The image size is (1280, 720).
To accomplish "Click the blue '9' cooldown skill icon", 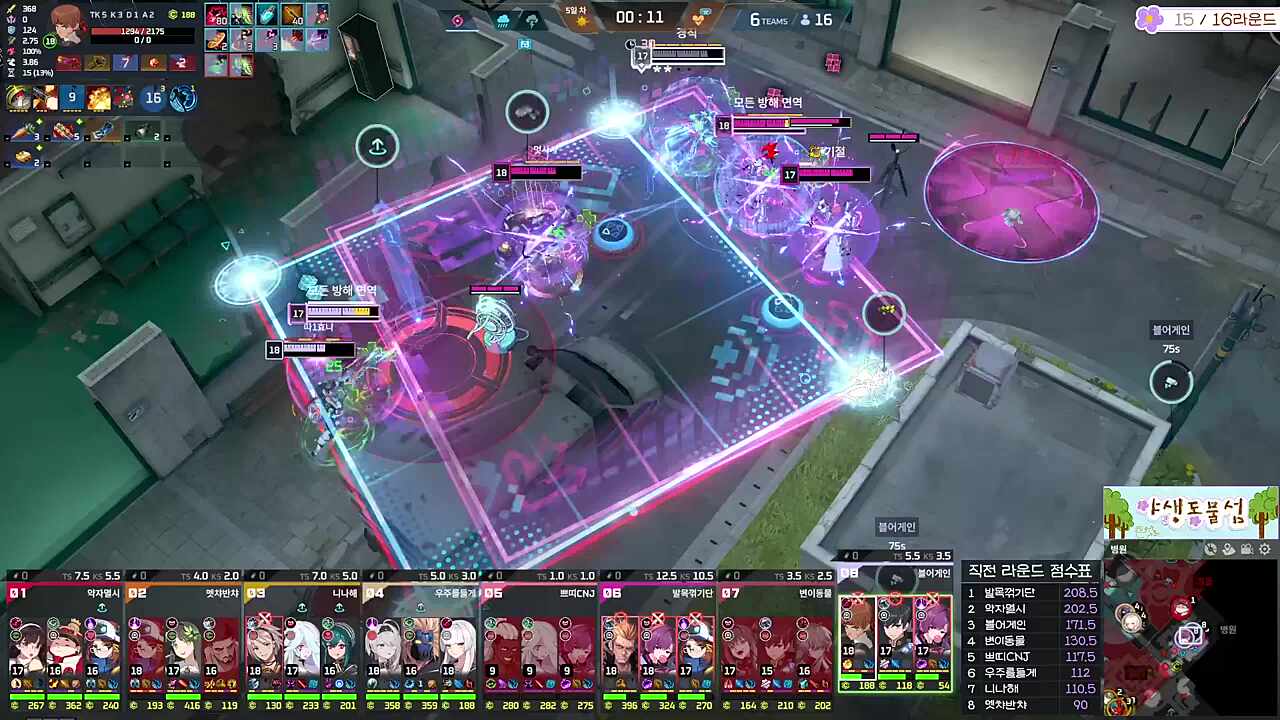I will coord(71,98).
